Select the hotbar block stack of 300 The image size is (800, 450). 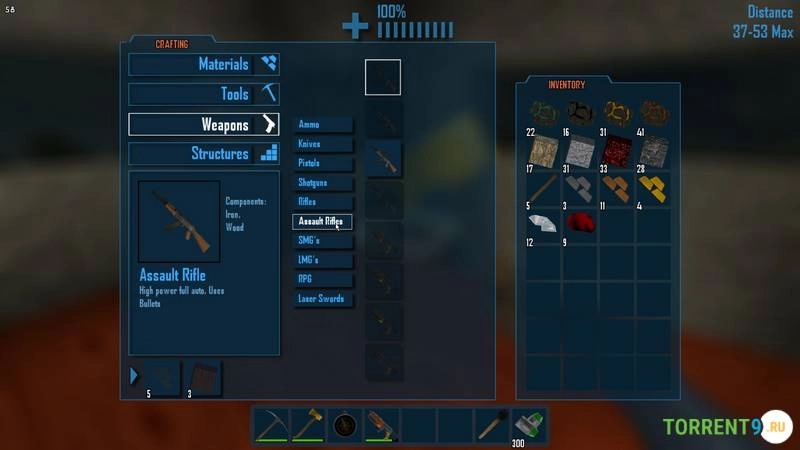coord(527,424)
